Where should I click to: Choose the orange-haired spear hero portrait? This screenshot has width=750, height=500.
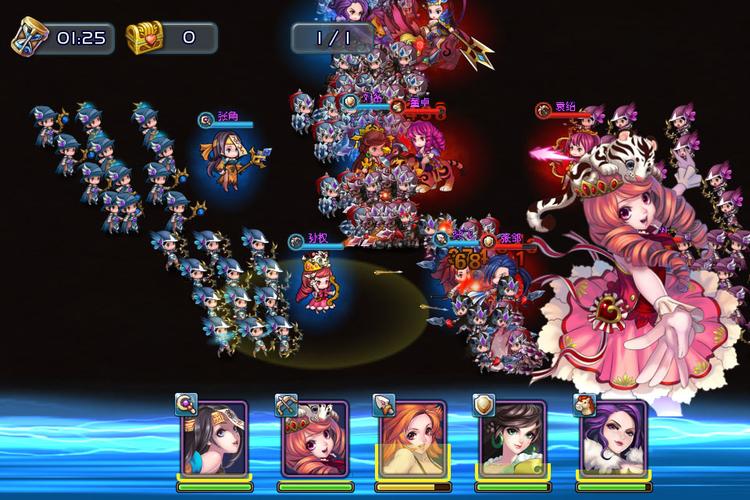coord(413,440)
